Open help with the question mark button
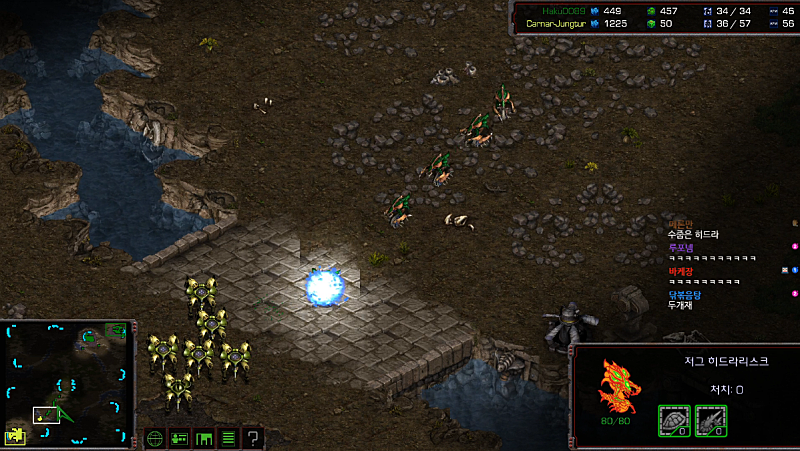 tap(253, 438)
